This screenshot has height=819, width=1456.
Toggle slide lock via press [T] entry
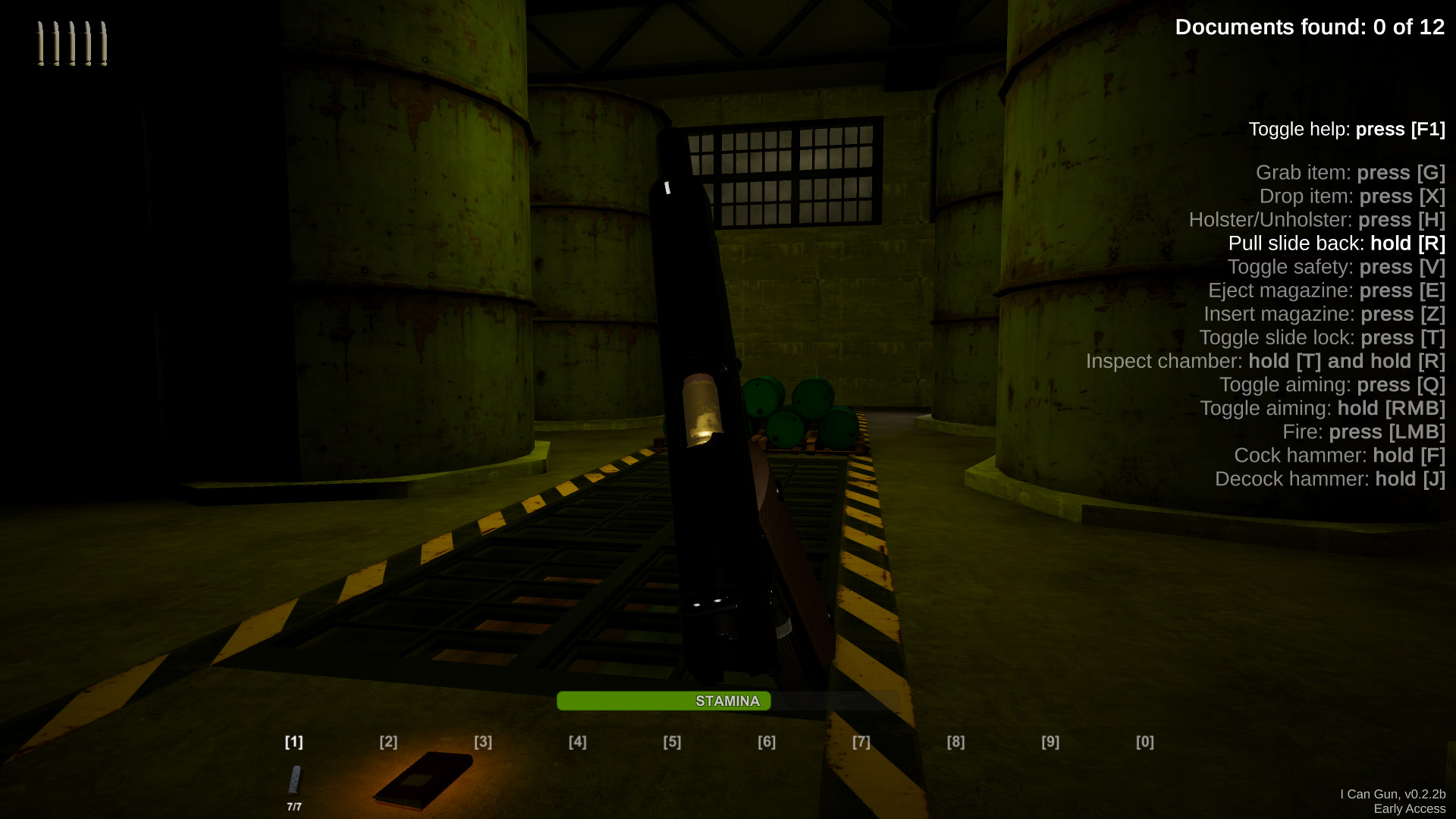tap(1321, 337)
